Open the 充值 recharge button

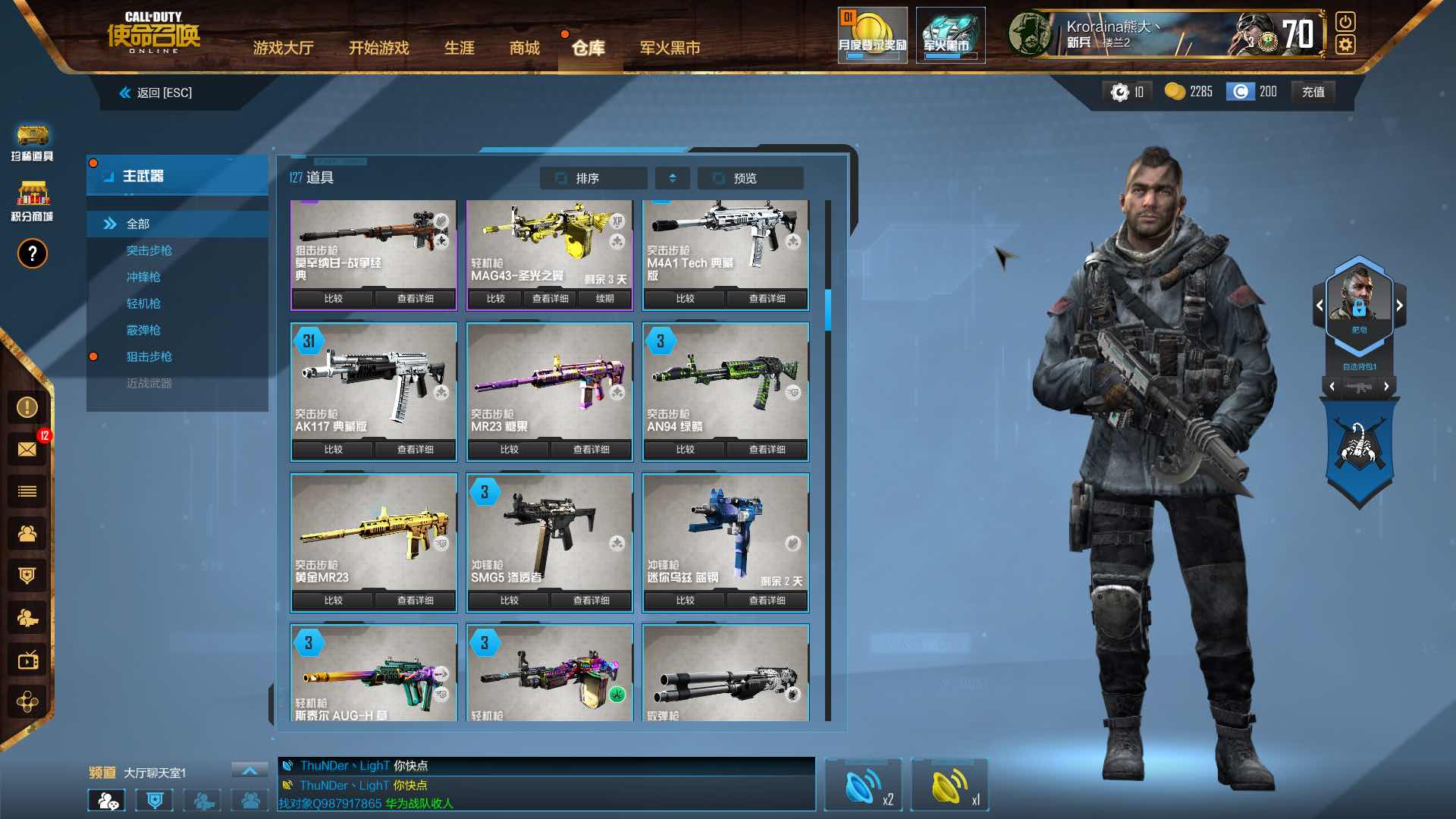(x=1313, y=92)
